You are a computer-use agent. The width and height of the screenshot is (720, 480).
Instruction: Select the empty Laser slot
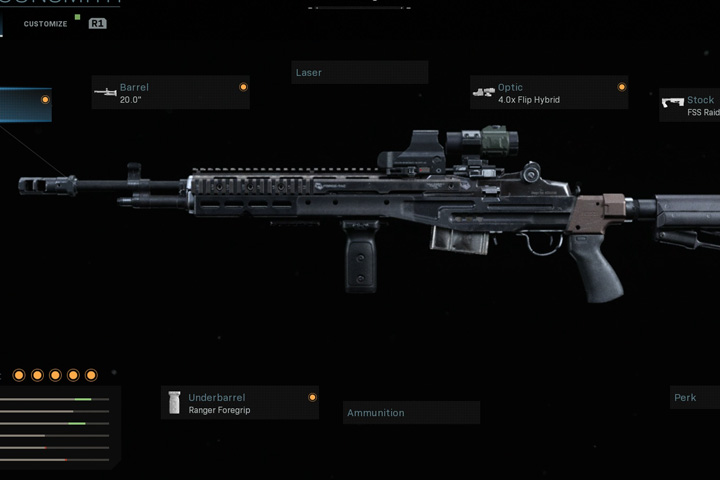(359, 73)
